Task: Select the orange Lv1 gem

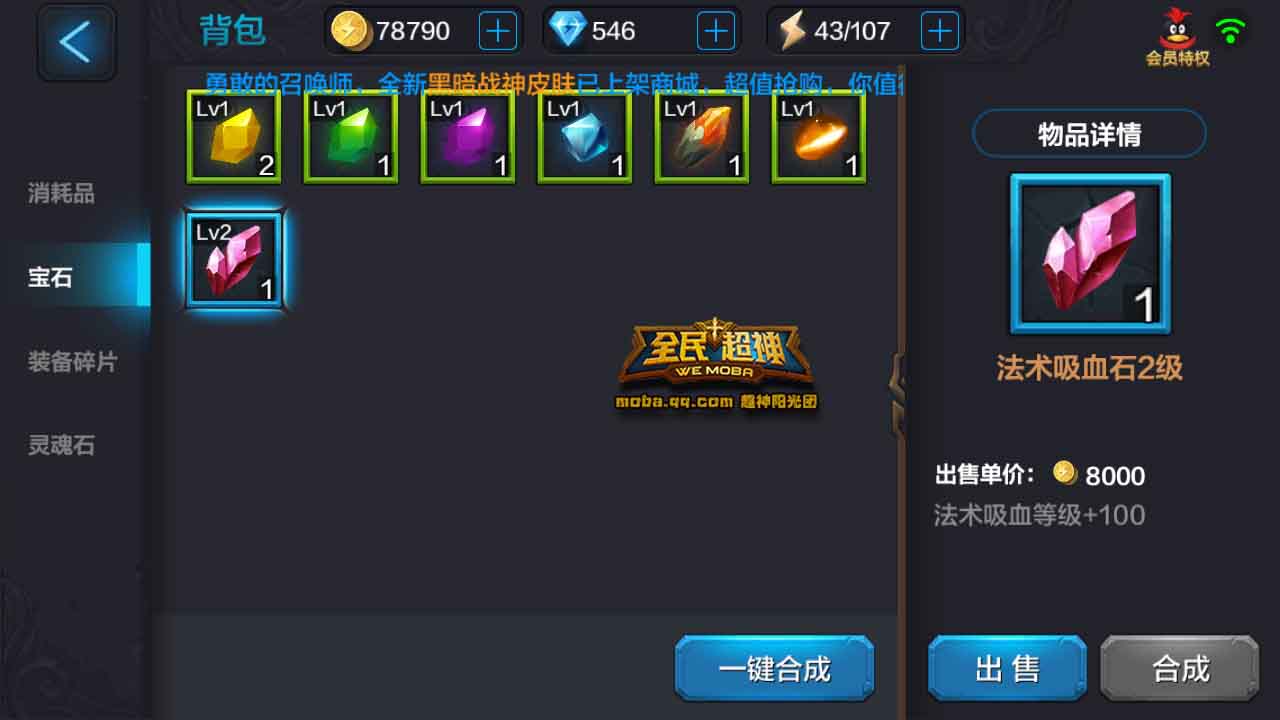Action: pos(818,137)
